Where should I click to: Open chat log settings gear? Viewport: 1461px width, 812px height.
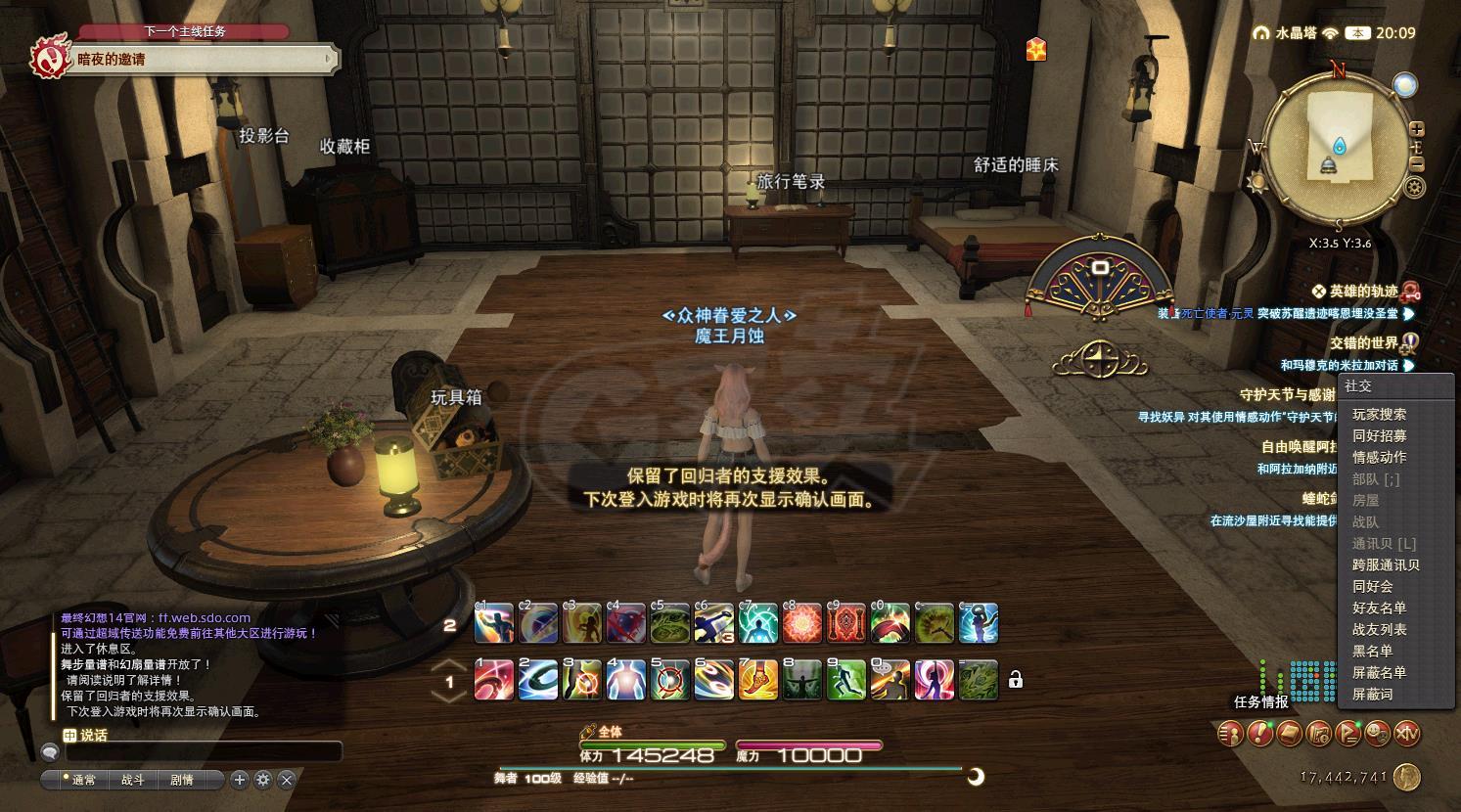(x=262, y=780)
